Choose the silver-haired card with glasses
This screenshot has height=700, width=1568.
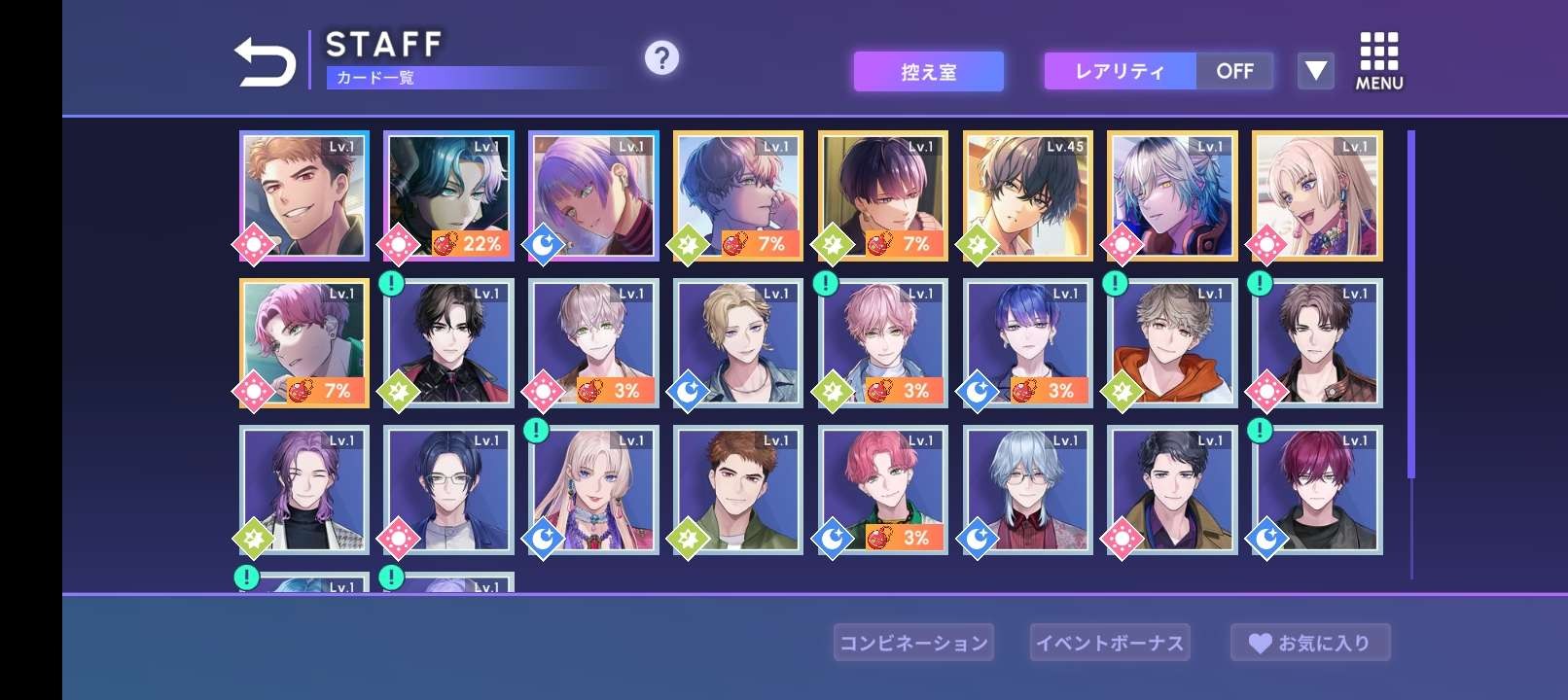(x=1028, y=489)
